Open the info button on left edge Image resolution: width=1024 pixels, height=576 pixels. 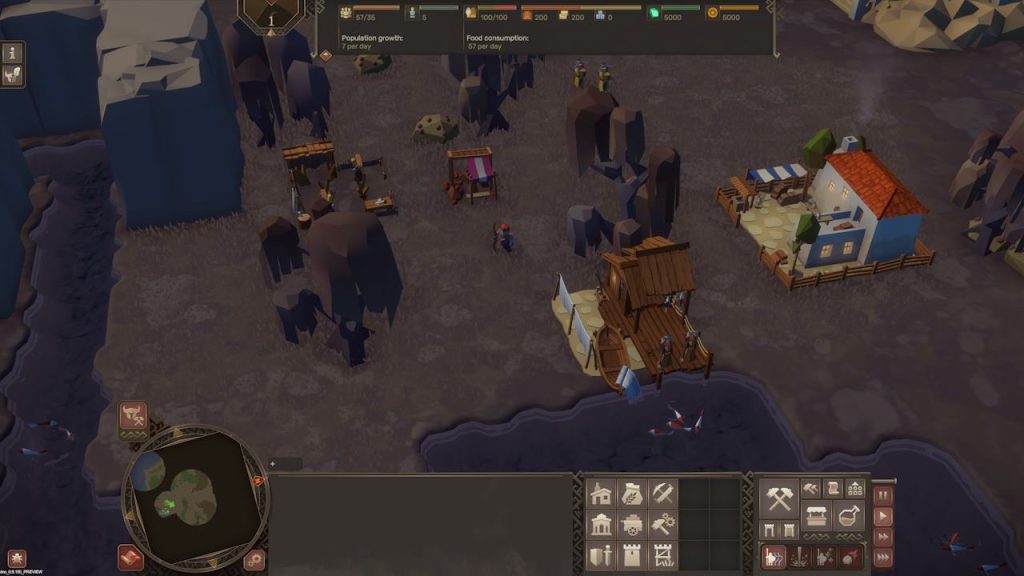coord(14,52)
